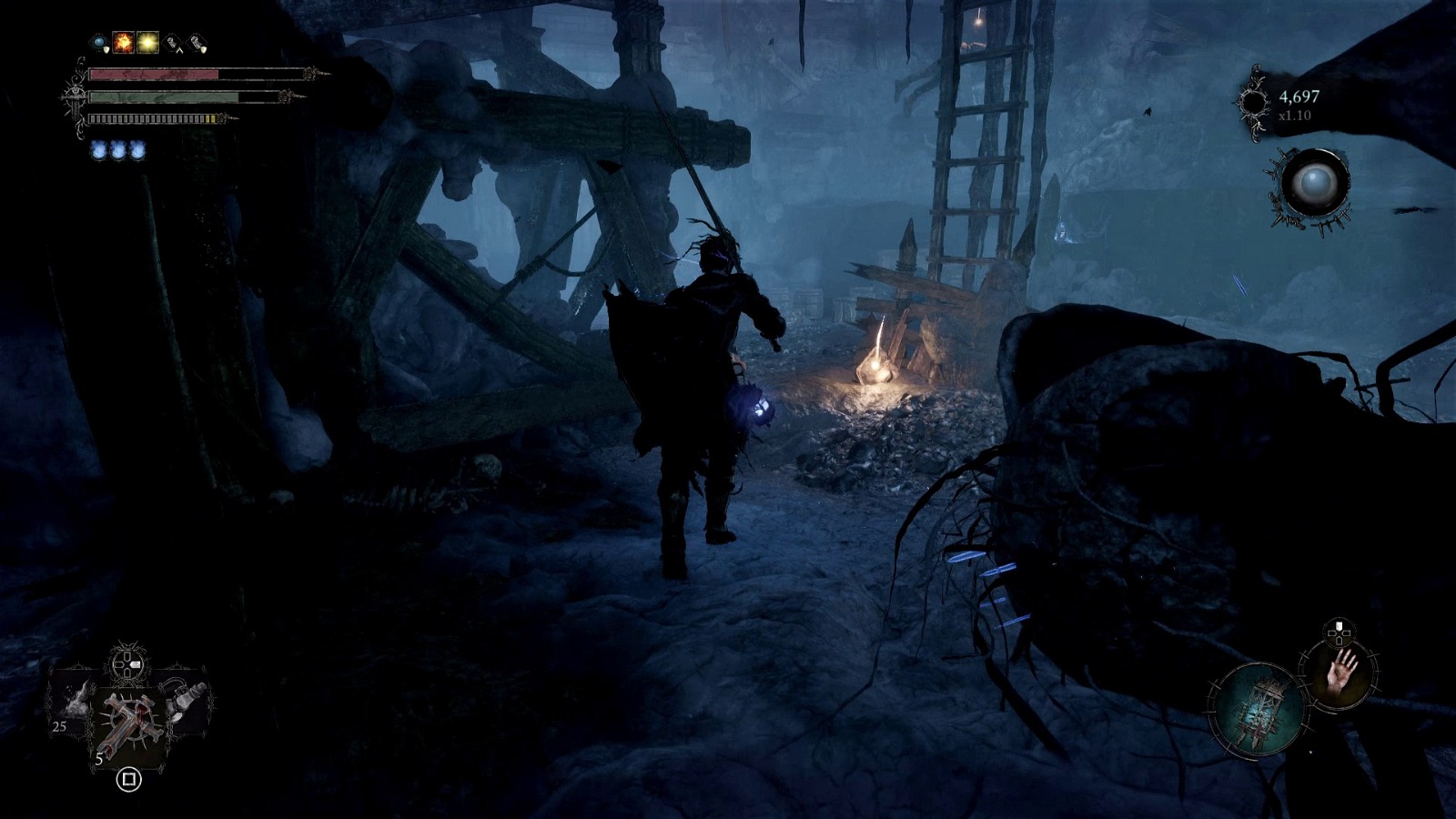Click the d-pad selector above the crucifix
This screenshot has width=1456, height=819.
pos(126,664)
